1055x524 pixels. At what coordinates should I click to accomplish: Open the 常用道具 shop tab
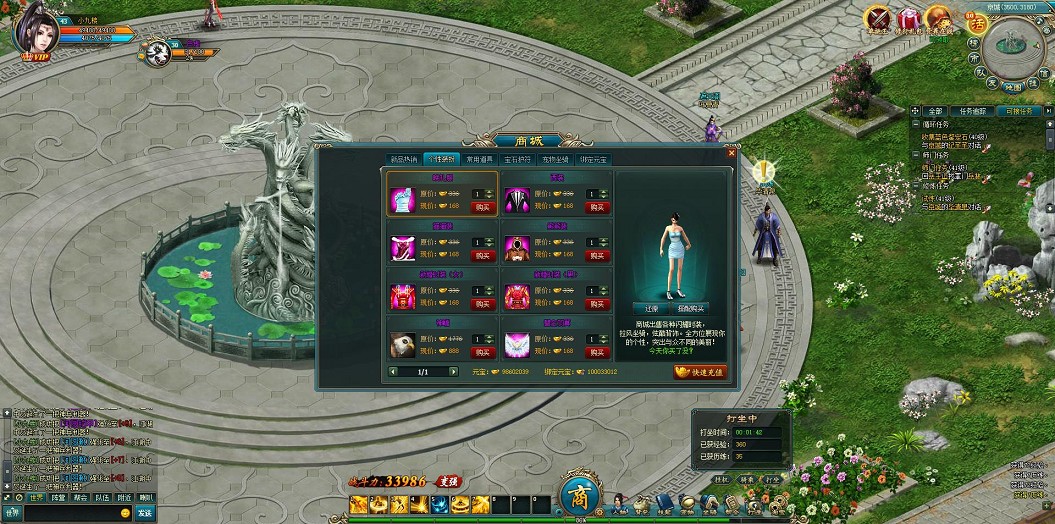tap(479, 159)
